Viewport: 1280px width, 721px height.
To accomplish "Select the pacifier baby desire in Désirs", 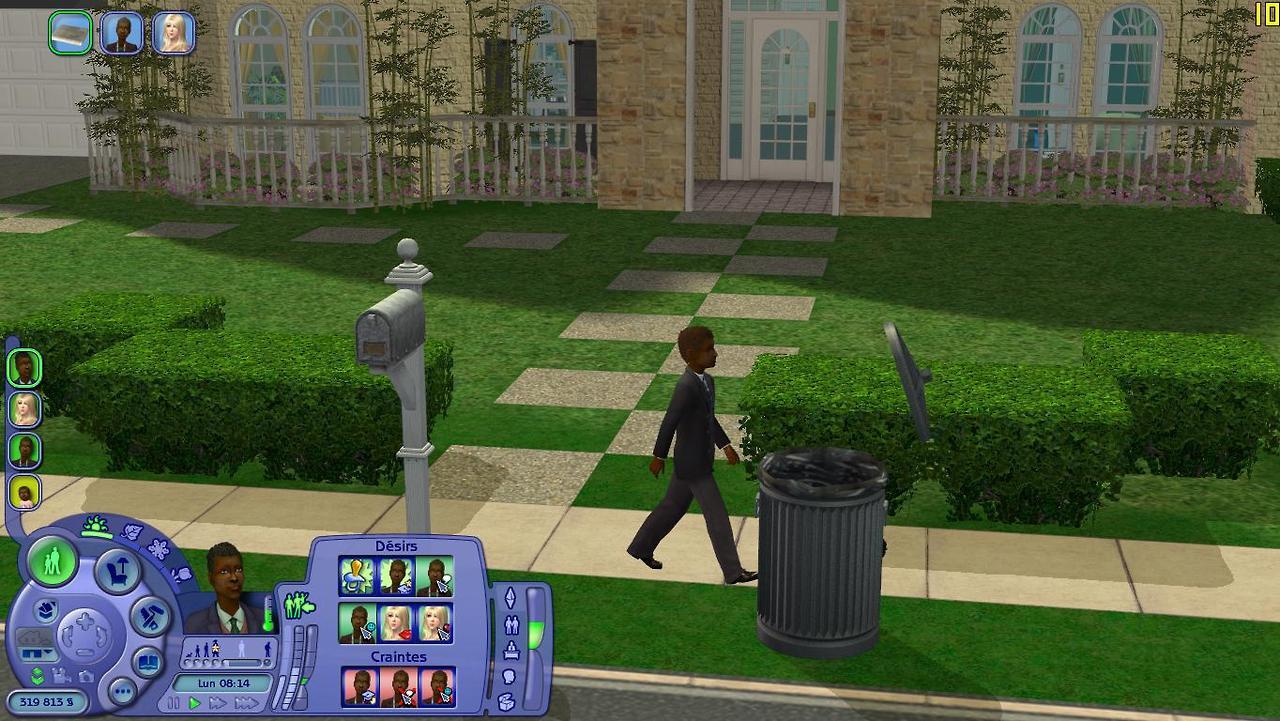I will (357, 576).
